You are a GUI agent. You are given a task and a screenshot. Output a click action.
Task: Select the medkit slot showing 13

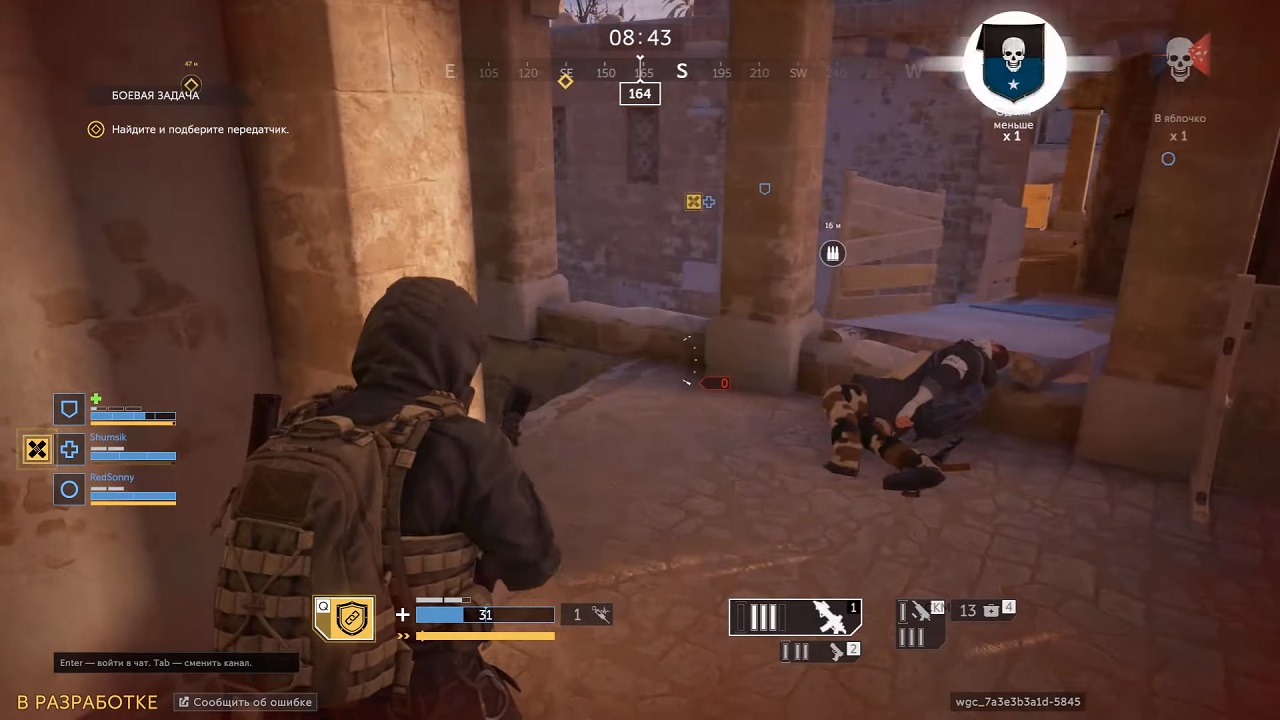983,610
